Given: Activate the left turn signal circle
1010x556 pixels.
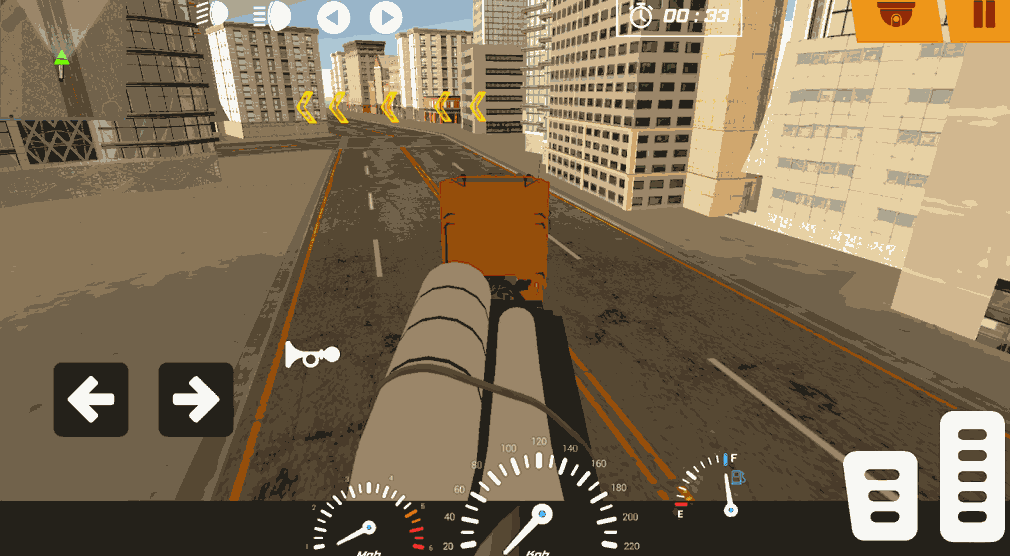Looking at the screenshot, I should click(x=334, y=17).
